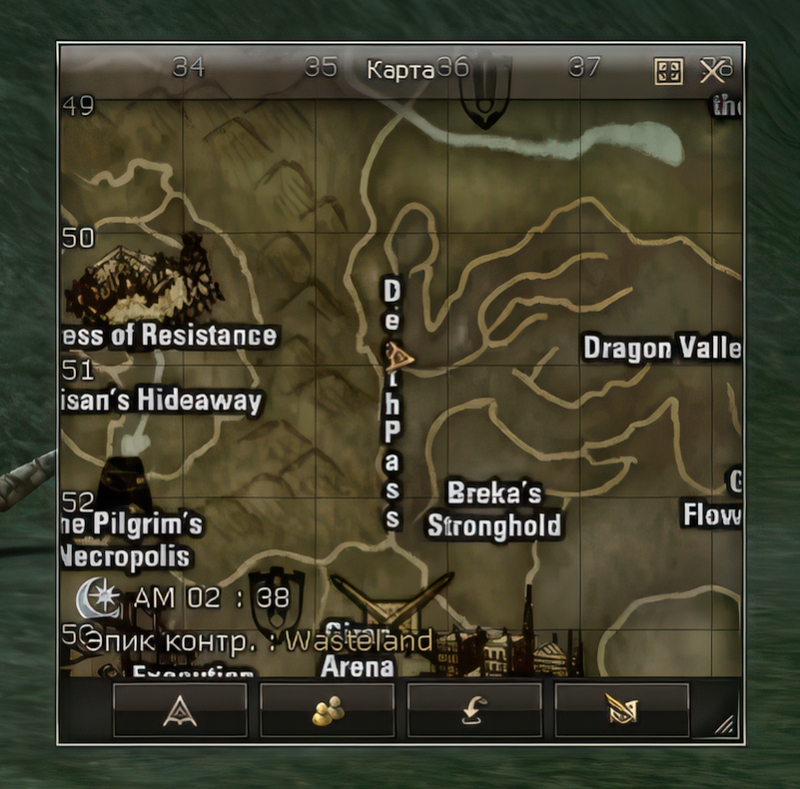This screenshot has height=789, width=800.
Task: Open the party members button with gold figures
Action: [x=327, y=710]
